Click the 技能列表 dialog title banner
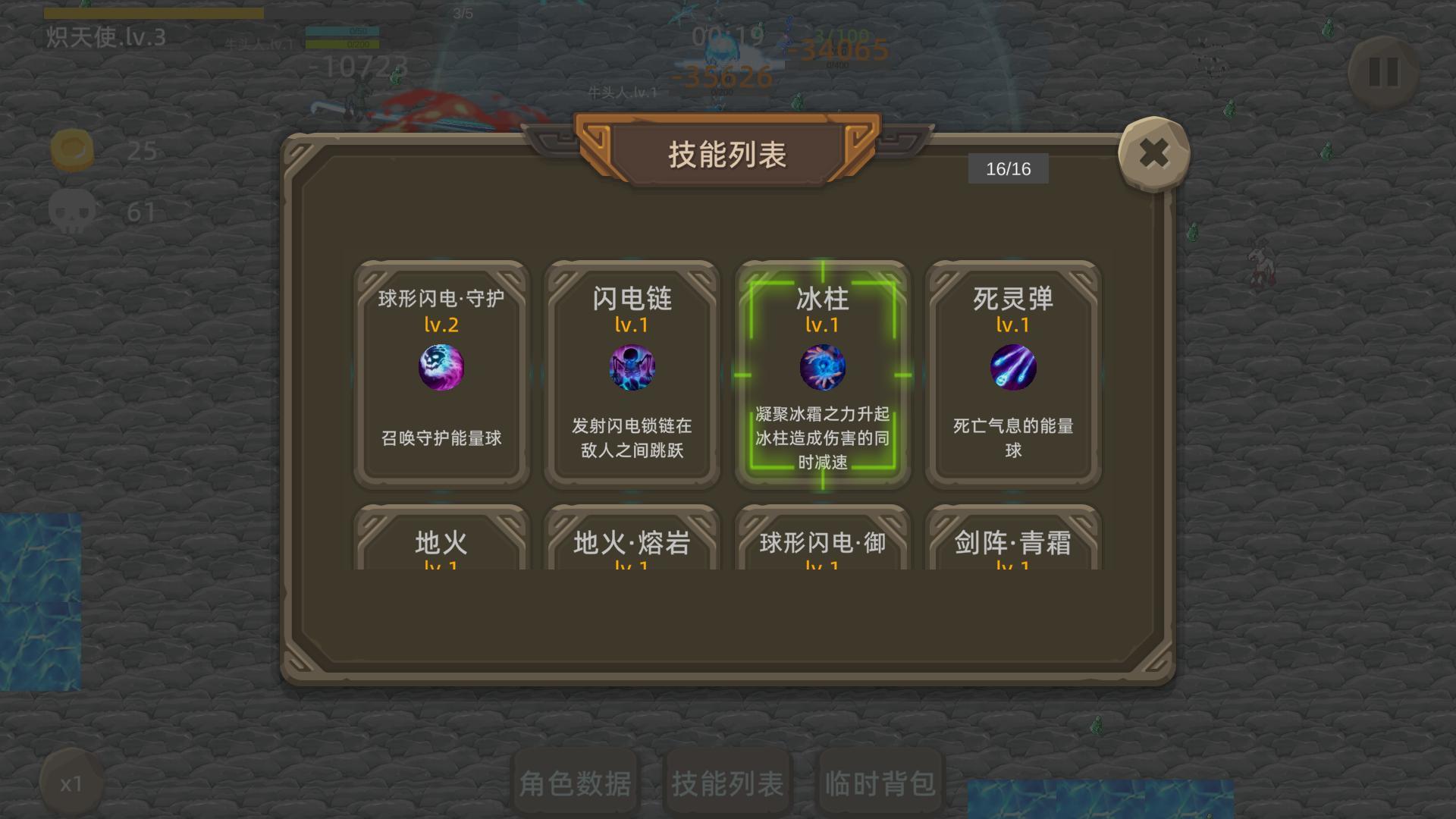The image size is (1456, 819). coord(726,151)
